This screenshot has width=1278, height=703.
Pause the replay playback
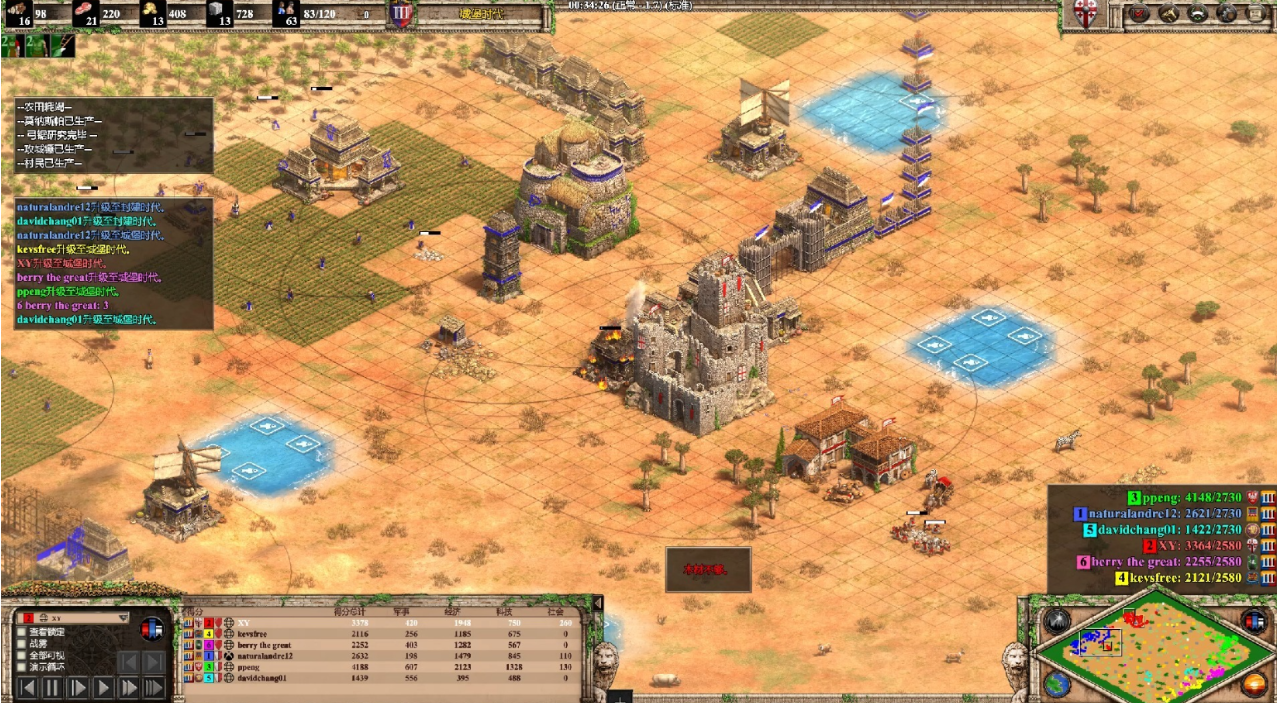point(52,688)
